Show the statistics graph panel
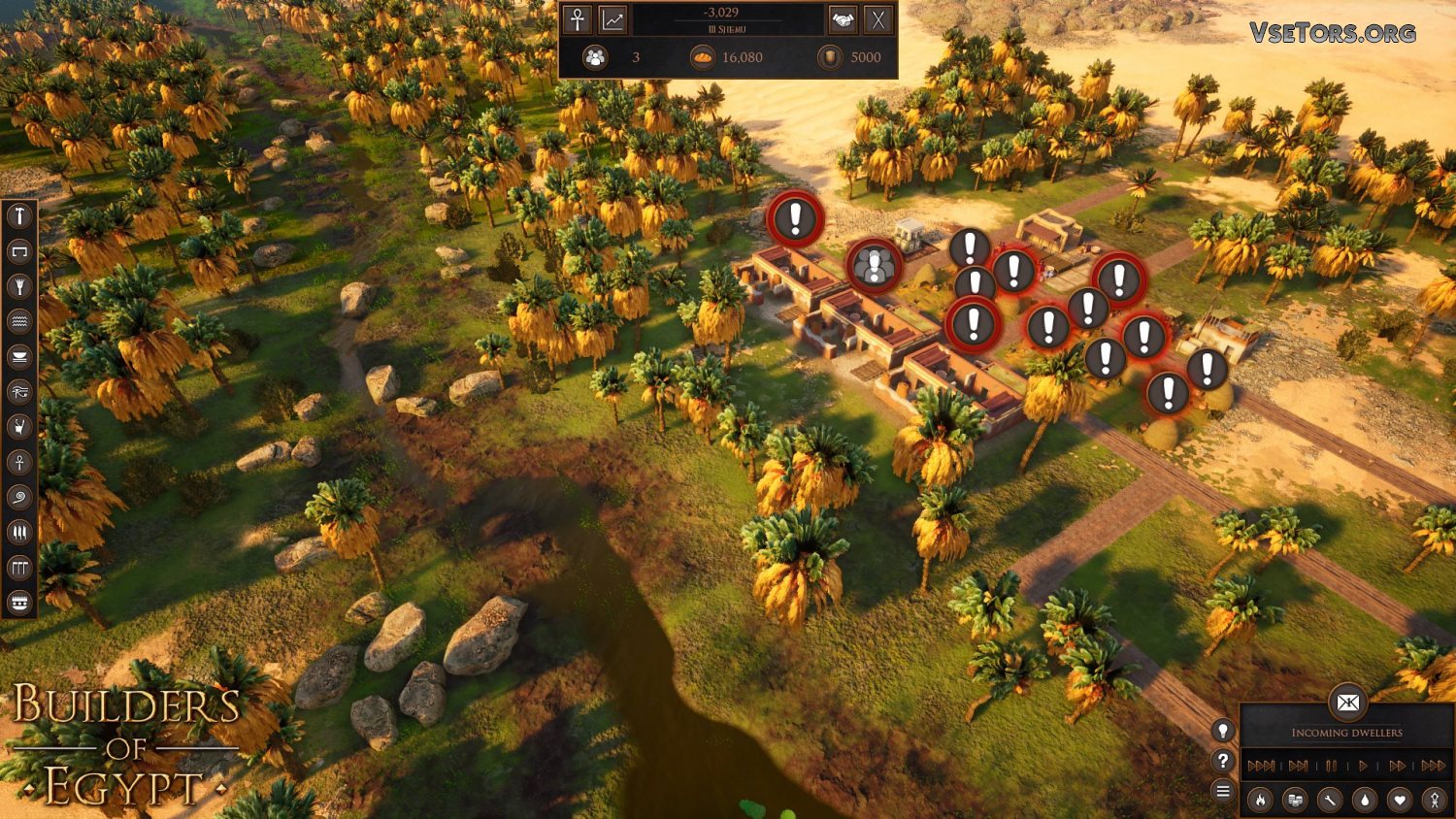Viewport: 1456px width, 819px height. pos(613,19)
